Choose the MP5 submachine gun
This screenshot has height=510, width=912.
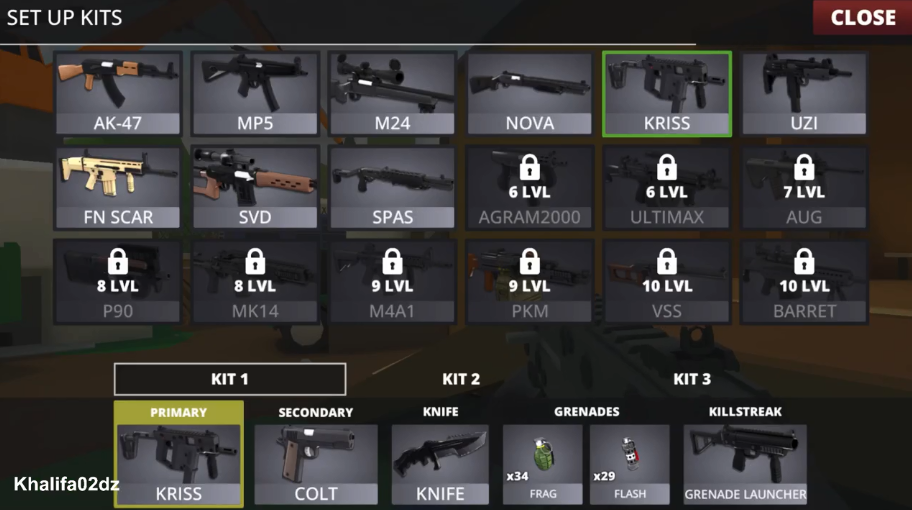(x=255, y=94)
